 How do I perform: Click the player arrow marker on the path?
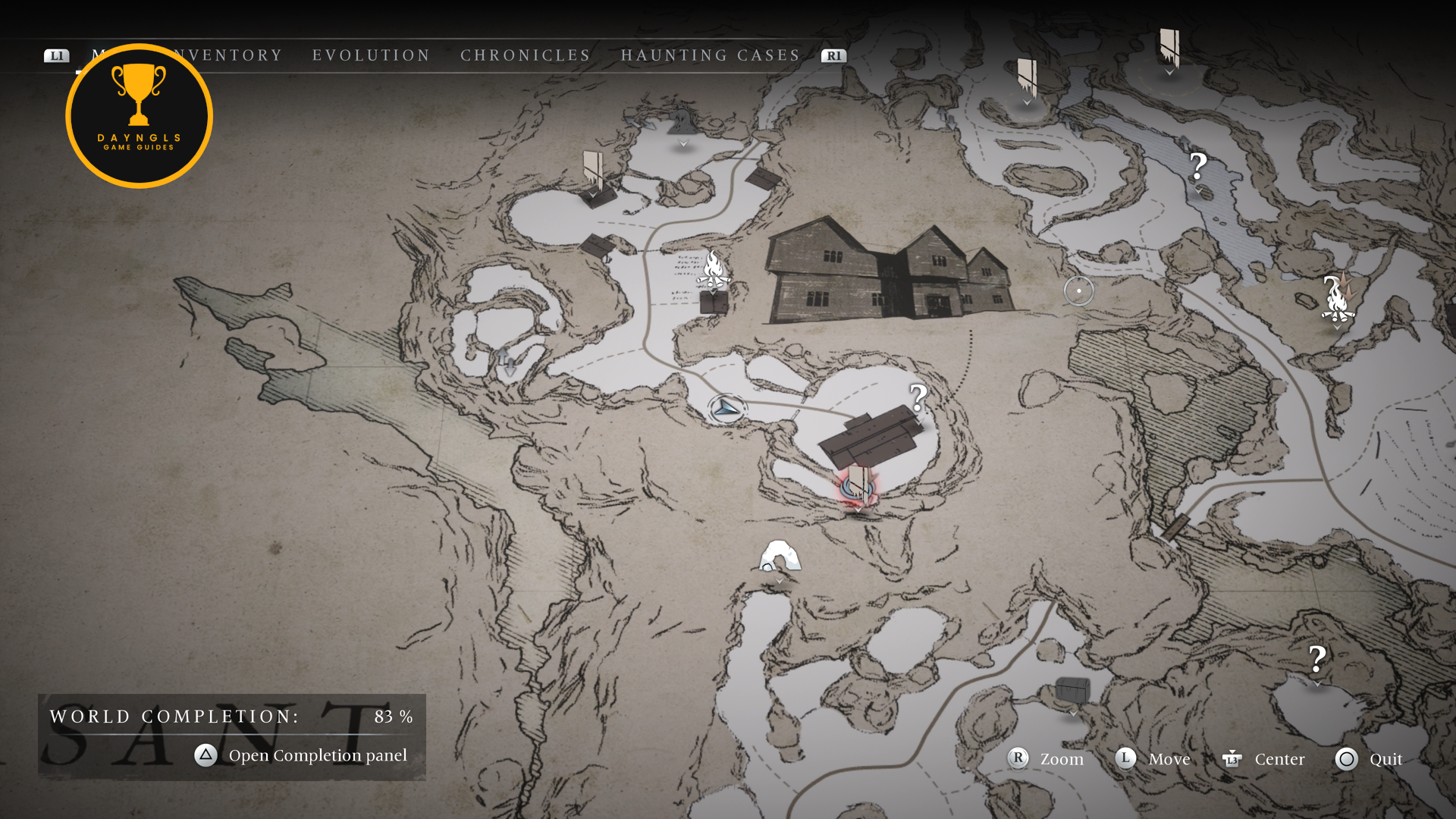pos(726,409)
